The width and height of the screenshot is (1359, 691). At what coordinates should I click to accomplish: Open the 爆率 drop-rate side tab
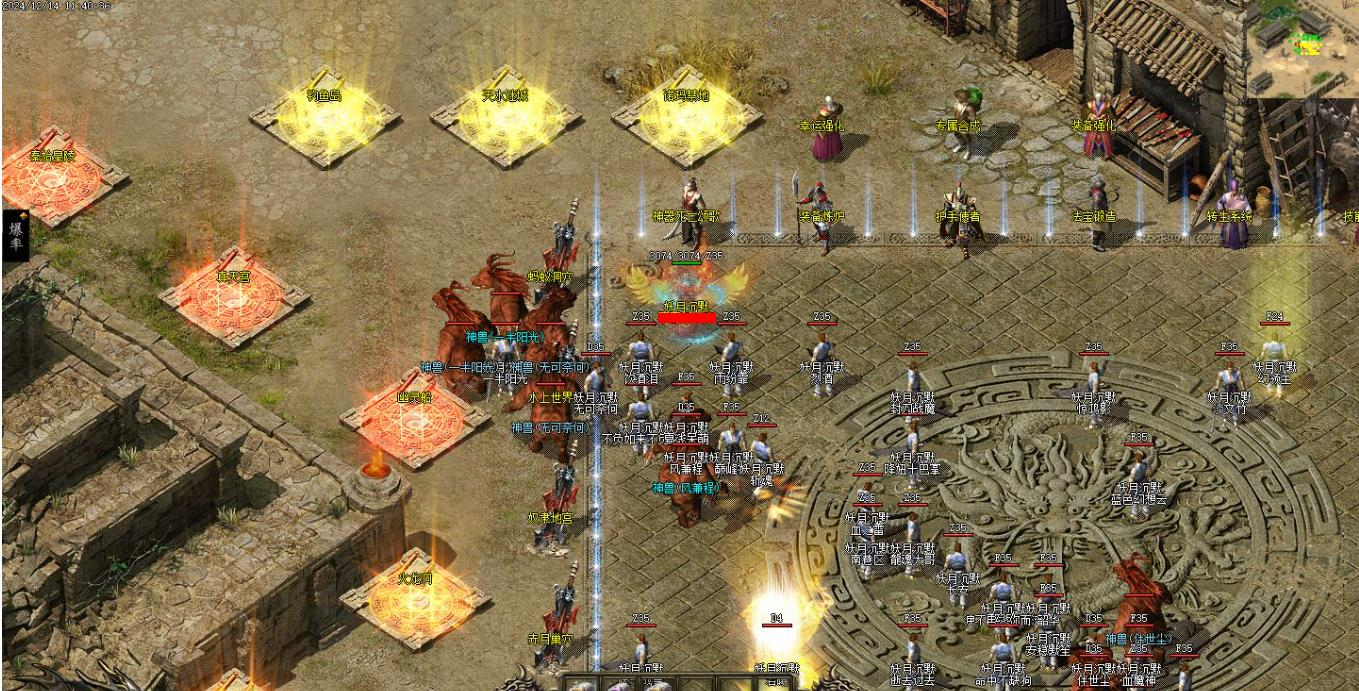15,236
